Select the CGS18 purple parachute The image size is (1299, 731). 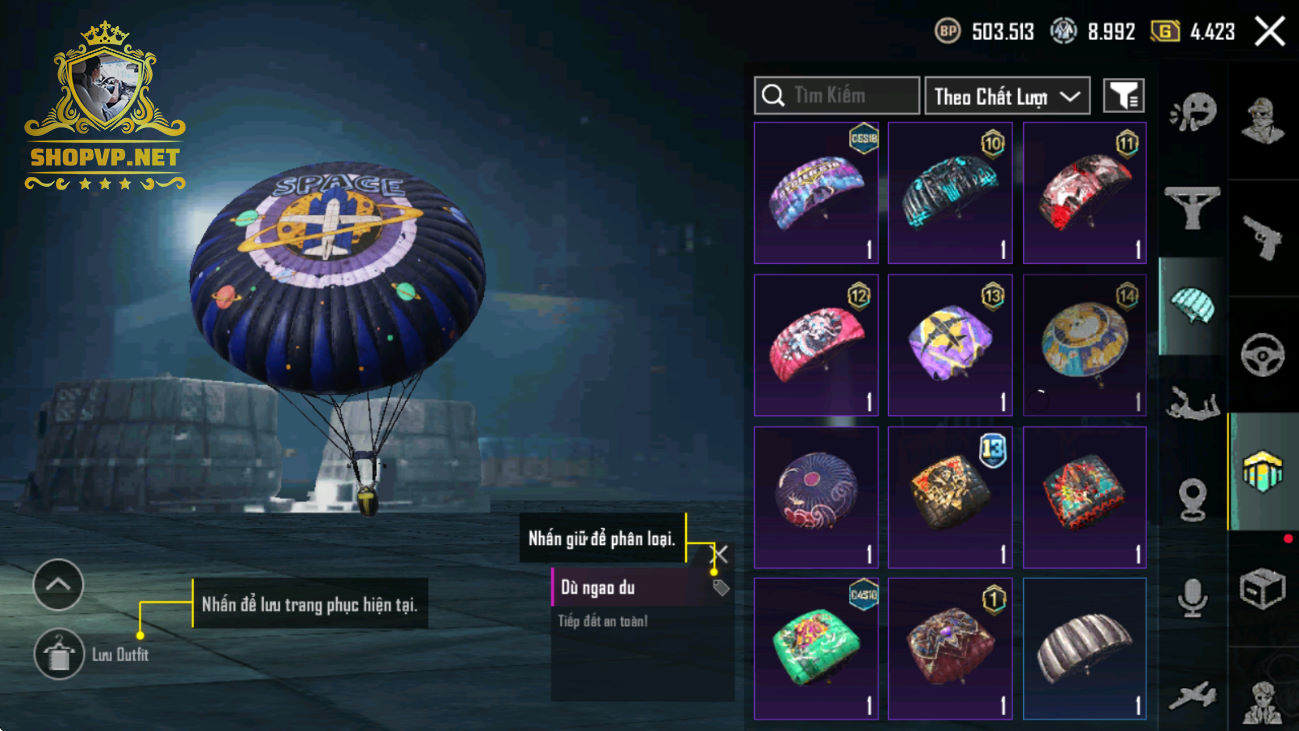coord(816,193)
